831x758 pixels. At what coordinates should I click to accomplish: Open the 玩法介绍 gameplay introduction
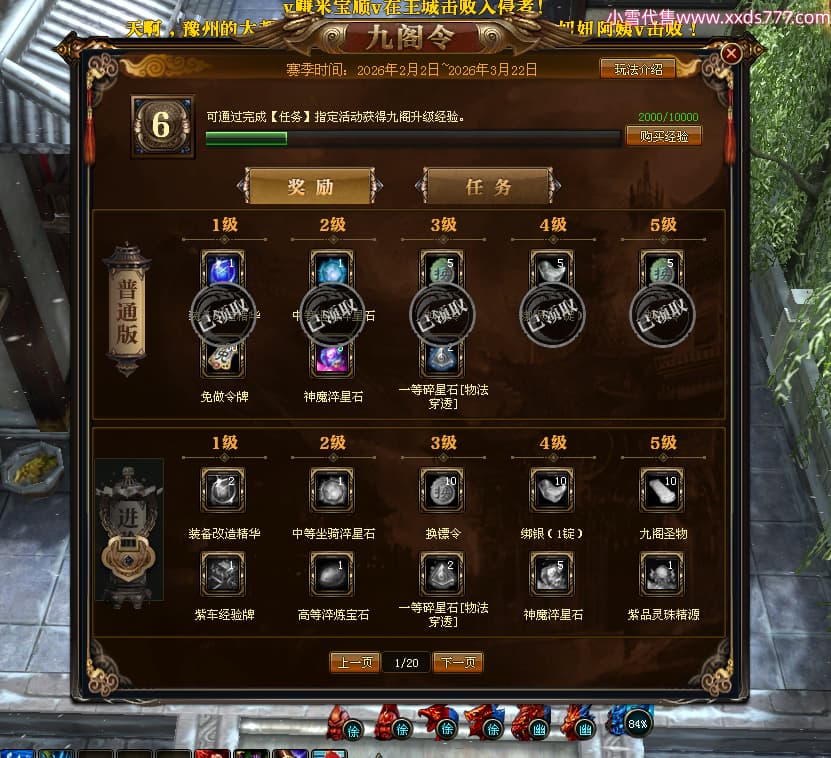(637, 69)
